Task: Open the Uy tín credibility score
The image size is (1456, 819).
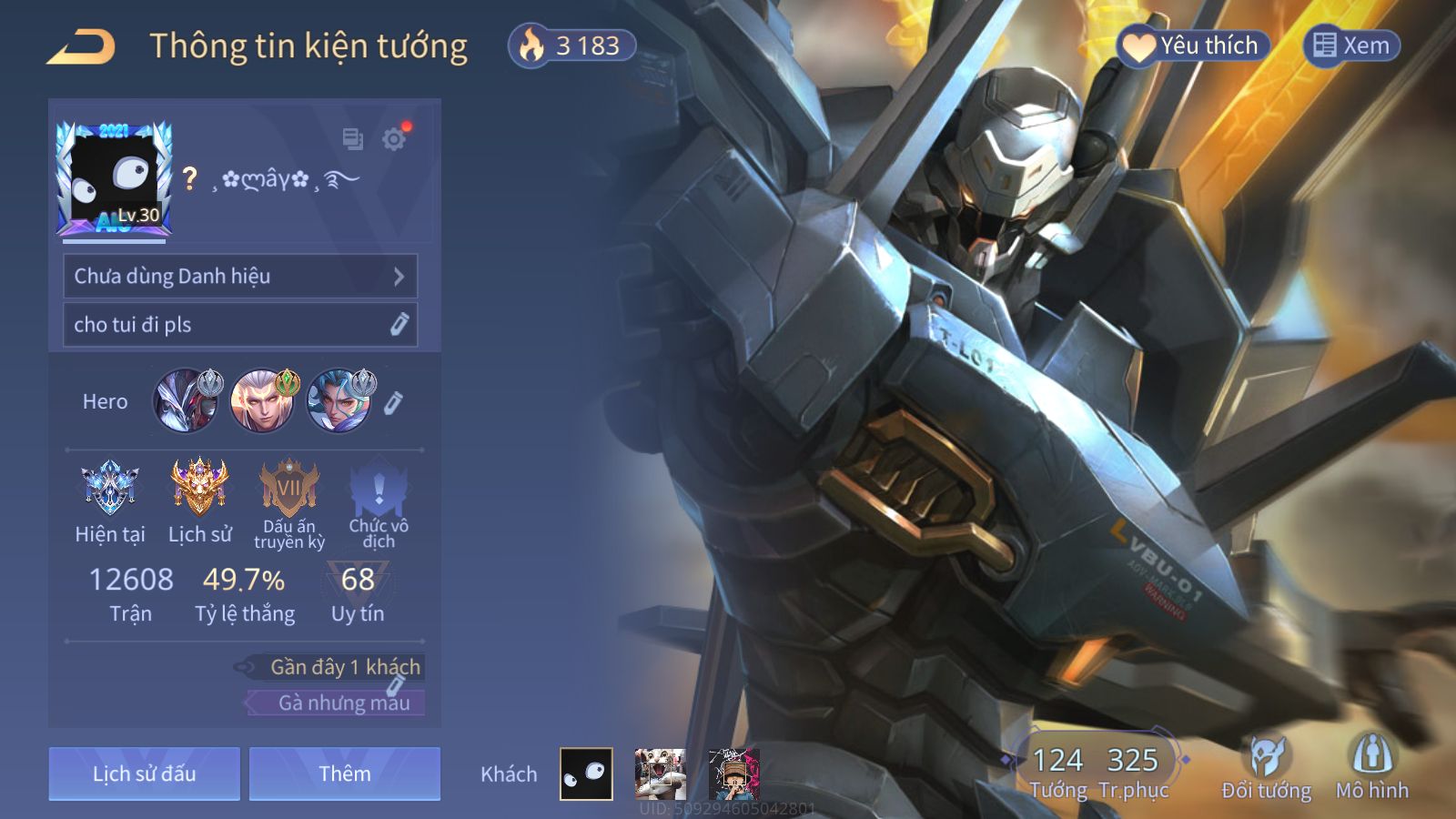Action: (358, 592)
